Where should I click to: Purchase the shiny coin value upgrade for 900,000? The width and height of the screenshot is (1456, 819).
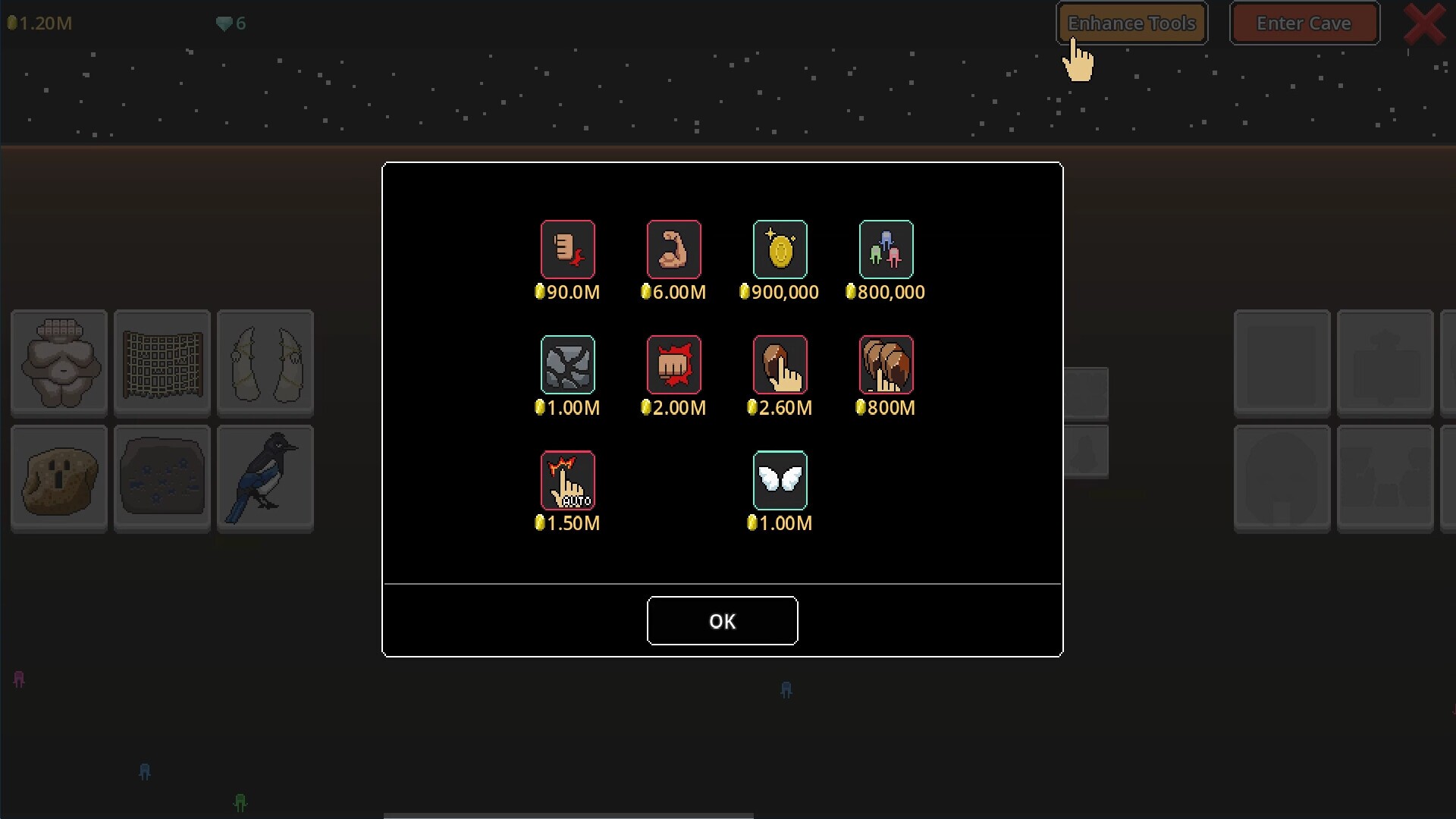780,250
